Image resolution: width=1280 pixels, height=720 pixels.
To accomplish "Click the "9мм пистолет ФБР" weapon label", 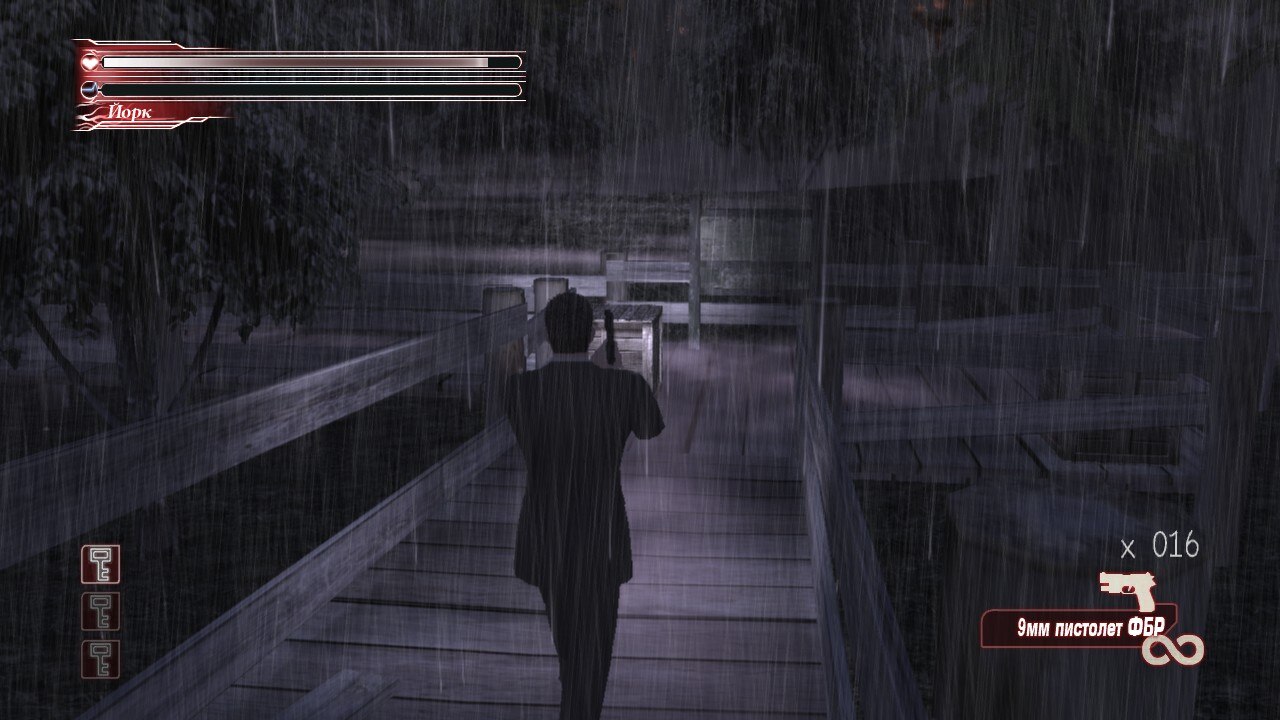I will [1076, 630].
